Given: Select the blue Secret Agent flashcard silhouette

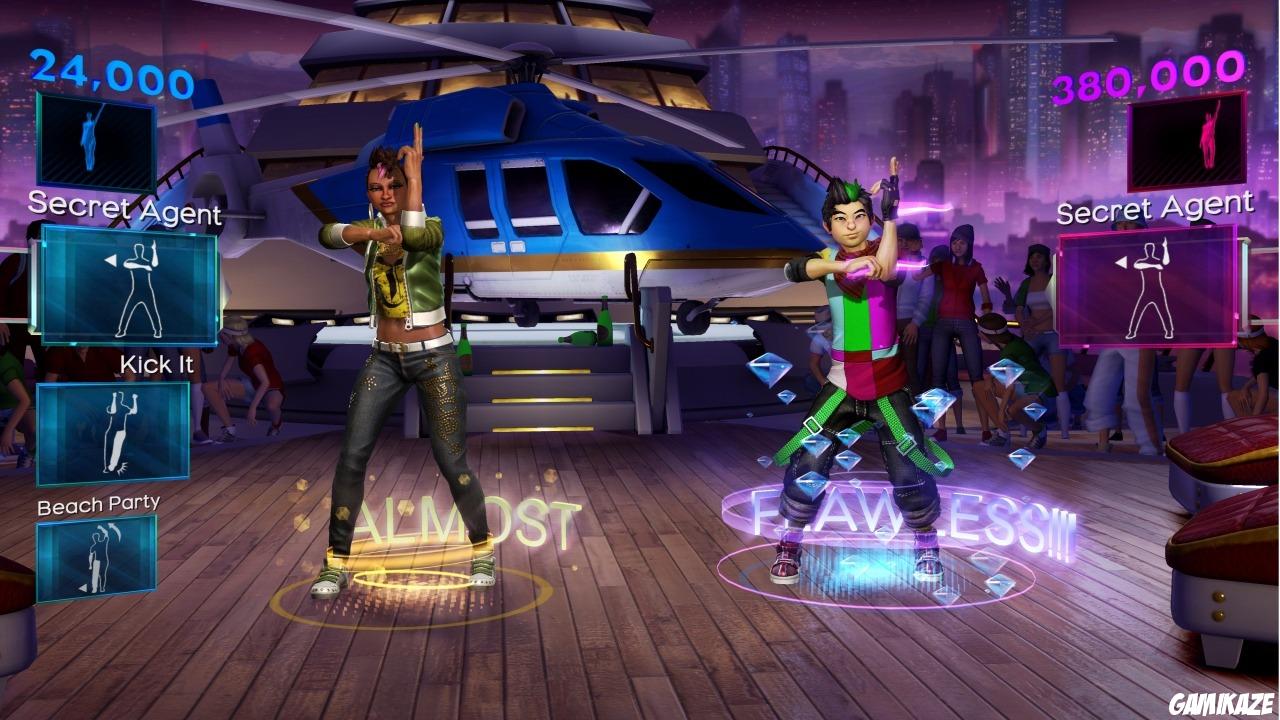Looking at the screenshot, I should pos(96,141).
